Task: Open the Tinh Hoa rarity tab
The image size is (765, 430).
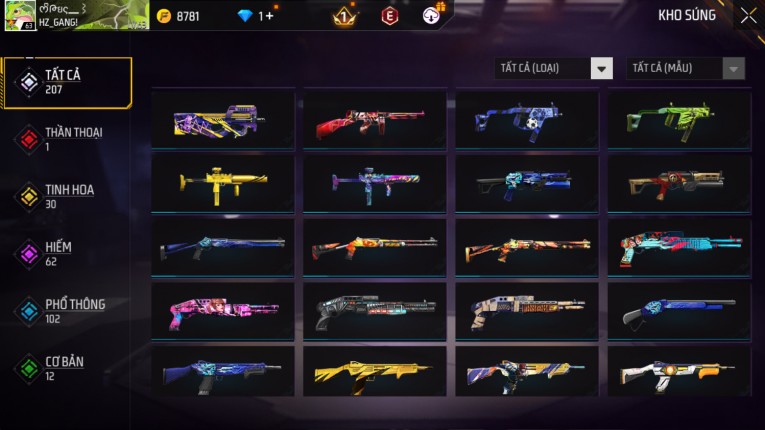Action: click(67, 196)
